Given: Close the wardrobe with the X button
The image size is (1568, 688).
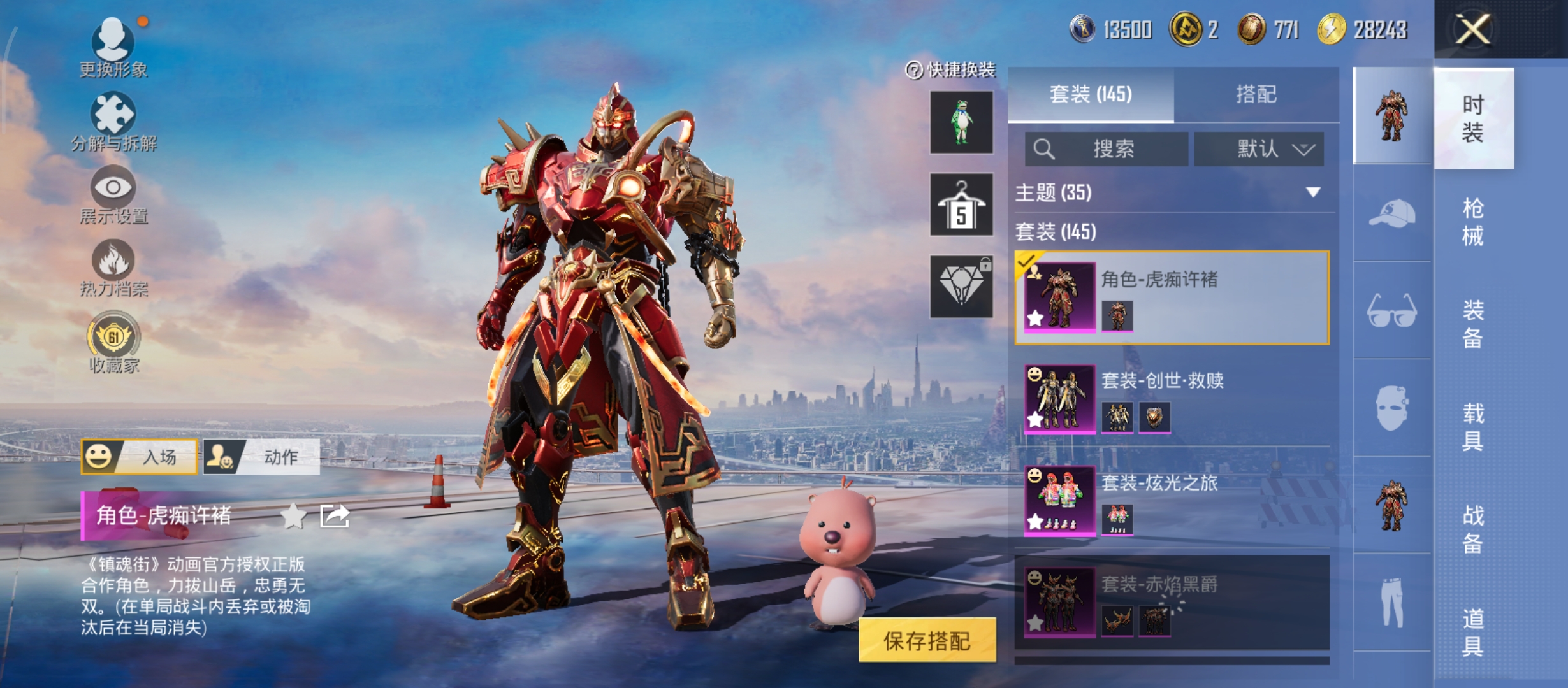Looking at the screenshot, I should pos(1472,29).
